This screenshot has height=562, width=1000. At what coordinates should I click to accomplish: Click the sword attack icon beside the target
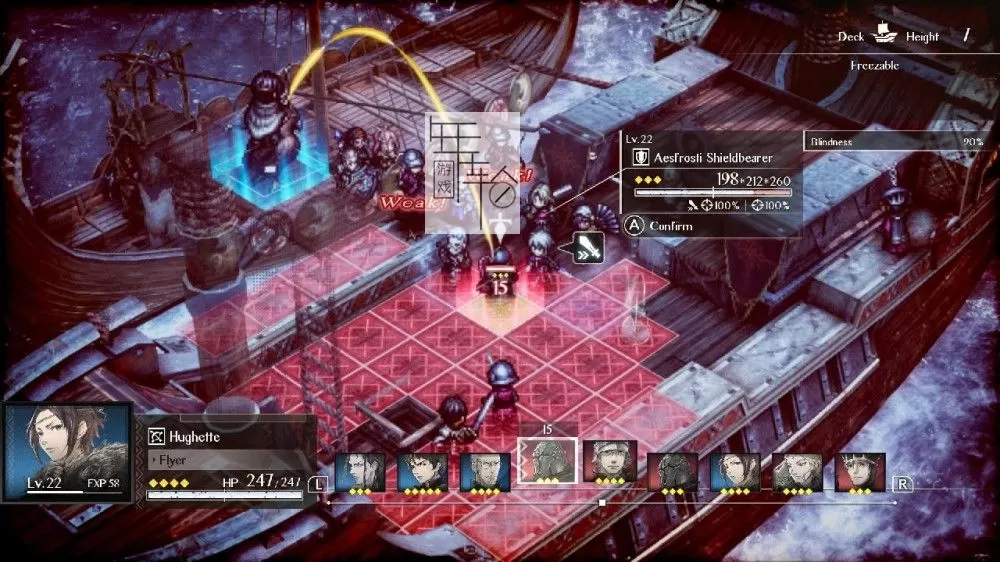(586, 246)
